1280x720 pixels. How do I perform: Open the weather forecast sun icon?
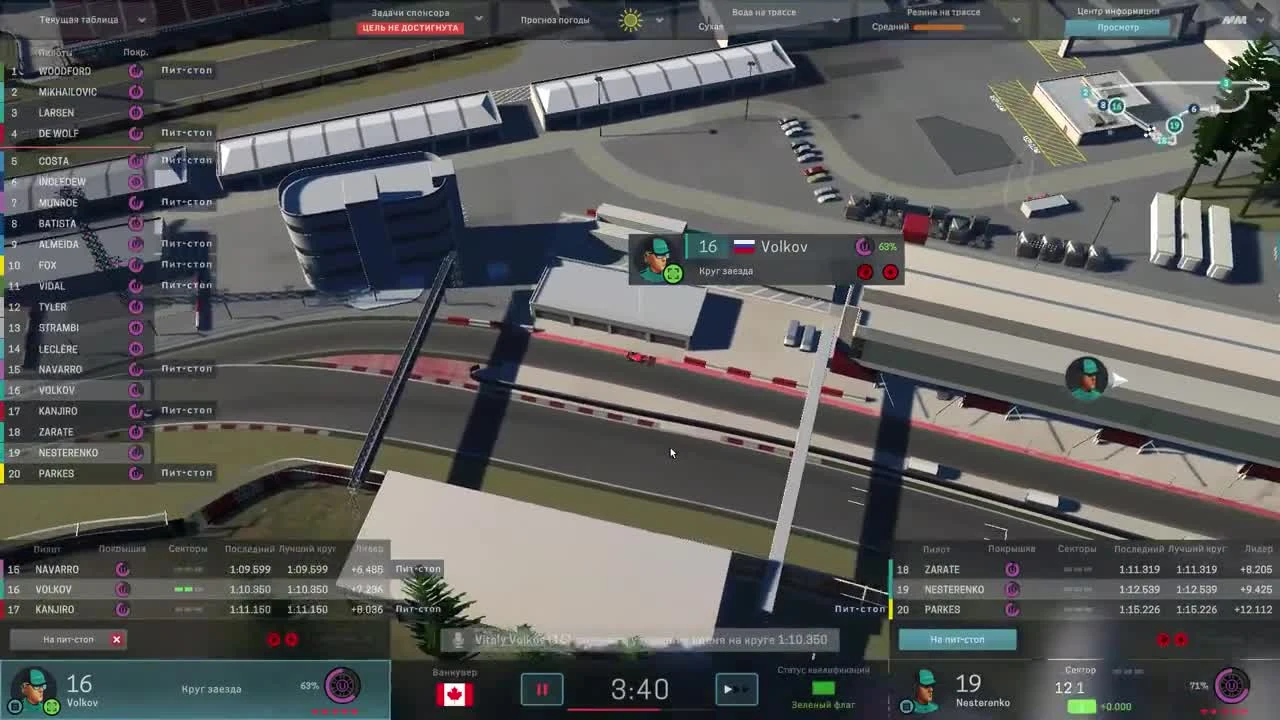[630, 19]
